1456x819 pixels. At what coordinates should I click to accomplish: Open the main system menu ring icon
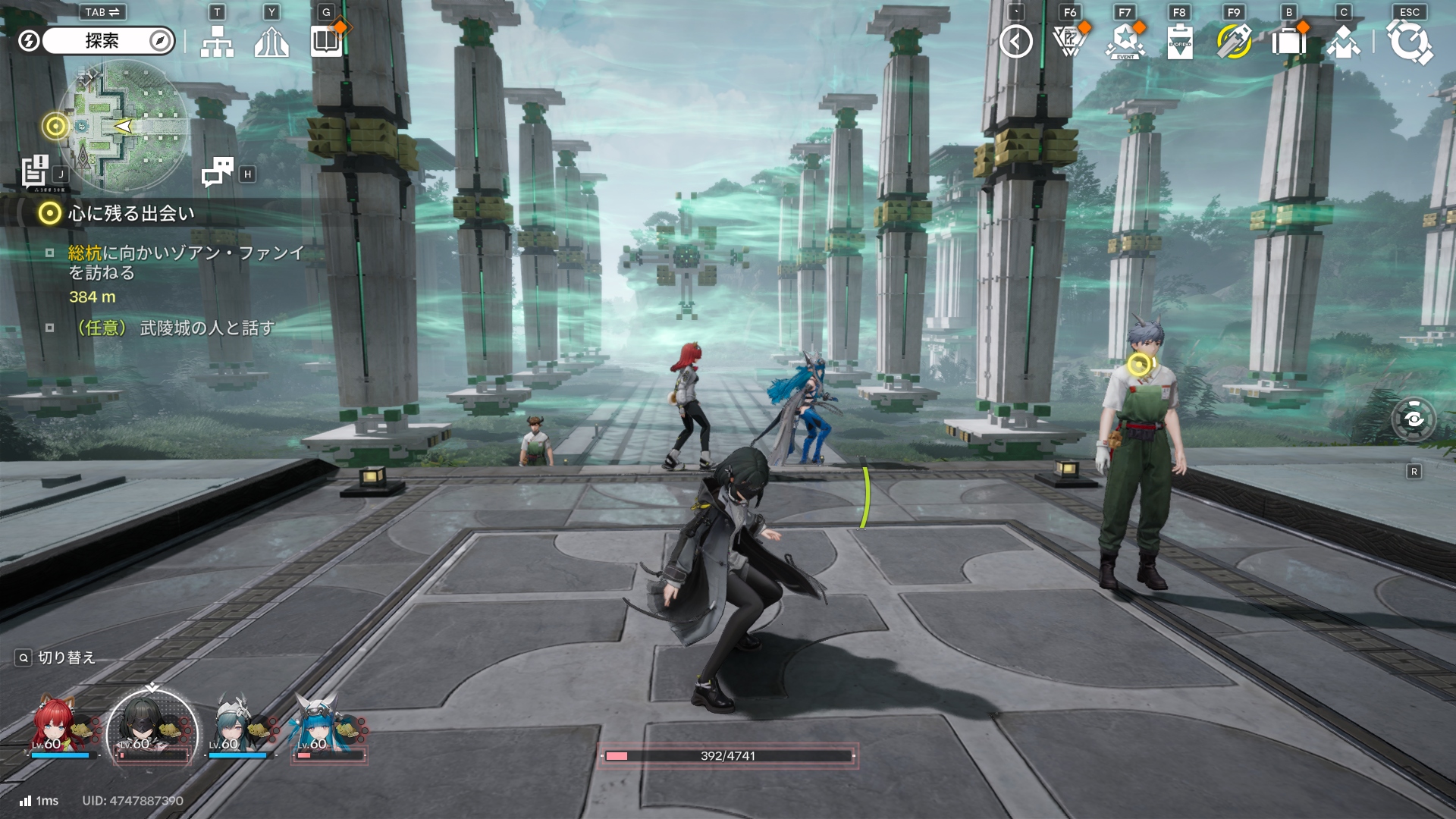(1410, 42)
